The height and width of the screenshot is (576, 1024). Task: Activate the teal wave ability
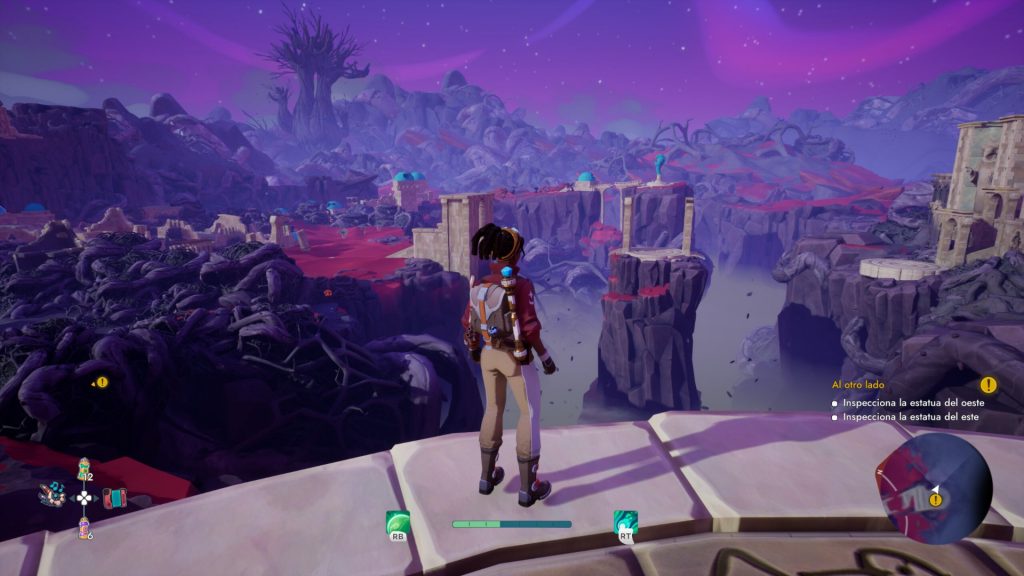626,522
